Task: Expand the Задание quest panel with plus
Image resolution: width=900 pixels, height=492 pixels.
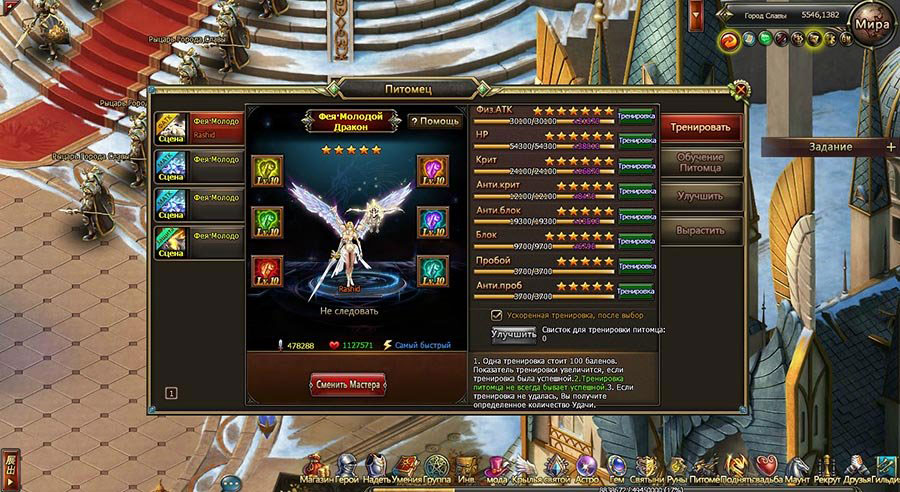Action: click(891, 146)
